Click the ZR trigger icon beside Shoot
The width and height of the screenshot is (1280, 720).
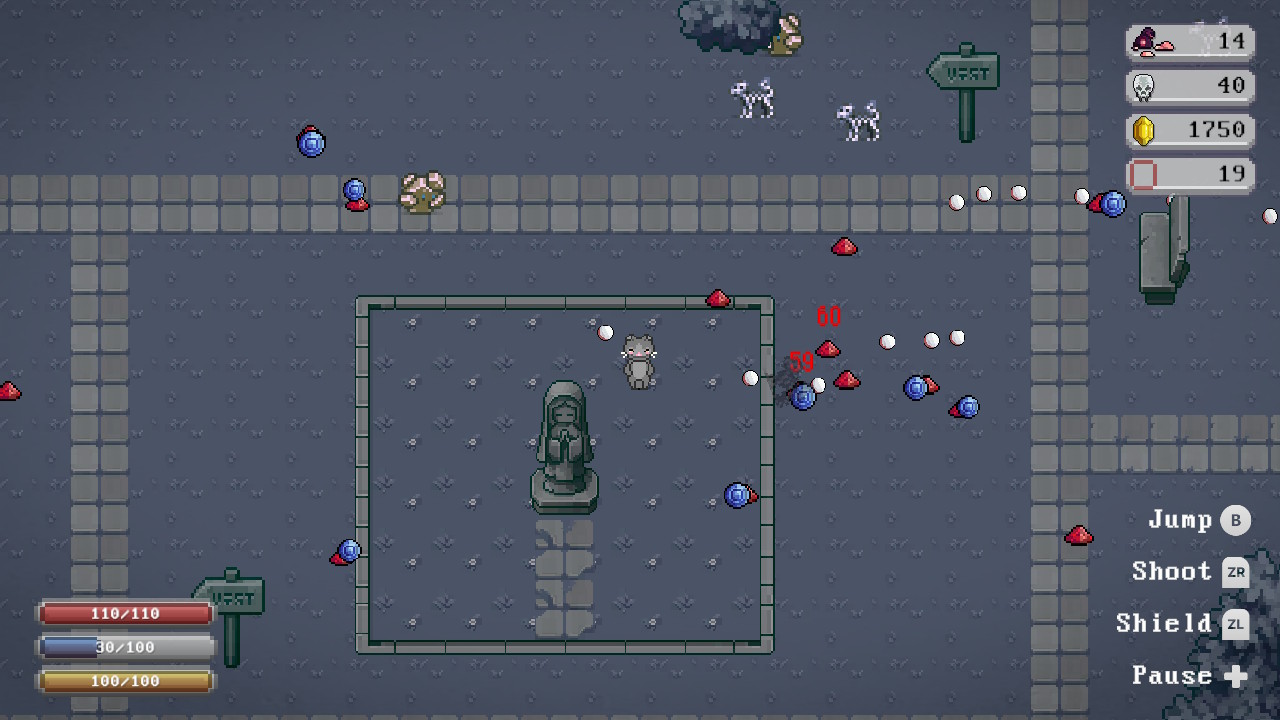click(1236, 572)
